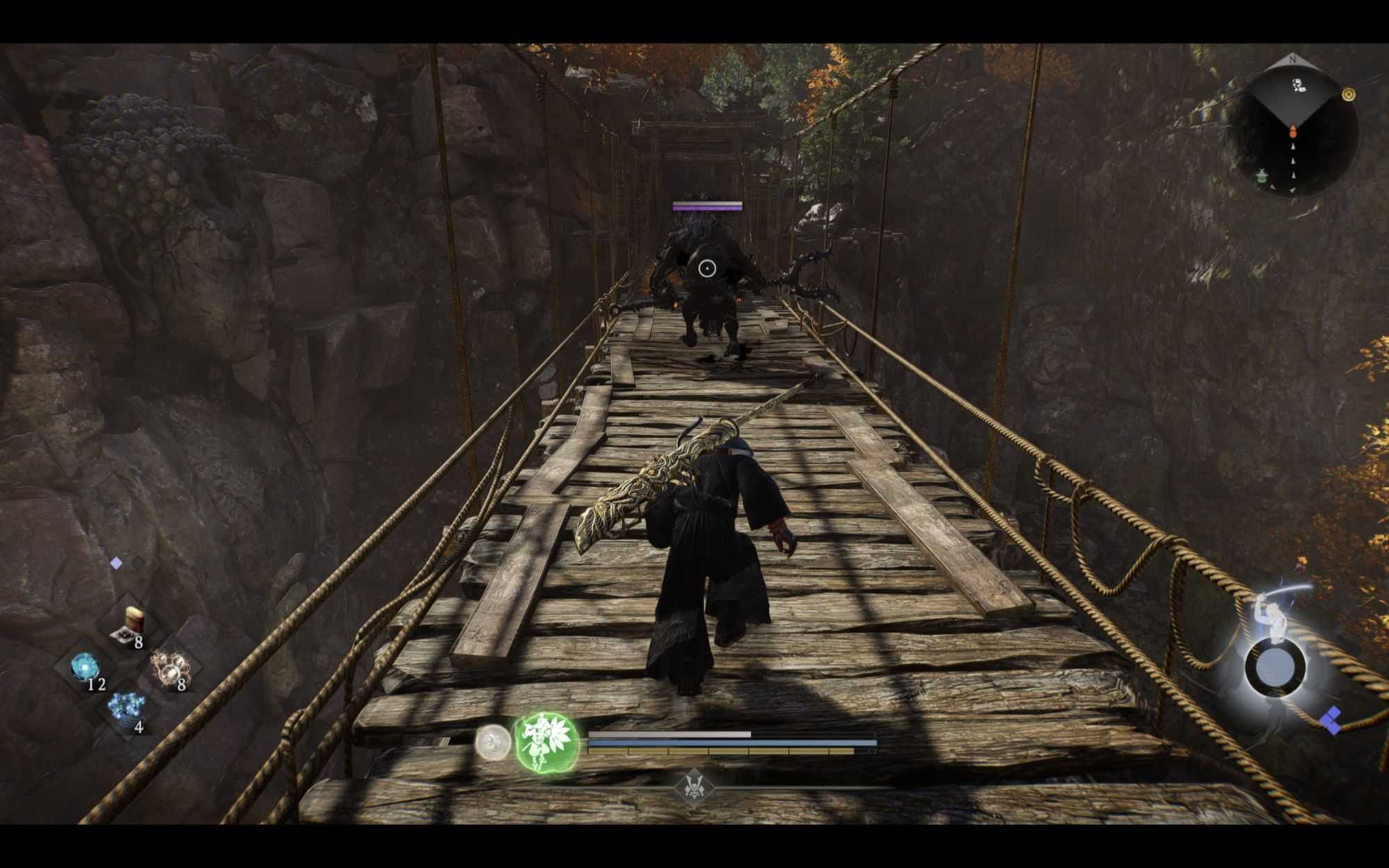Select the pale bubble-cluster item slot
Viewport: 1389px width, 868px height.
169,669
